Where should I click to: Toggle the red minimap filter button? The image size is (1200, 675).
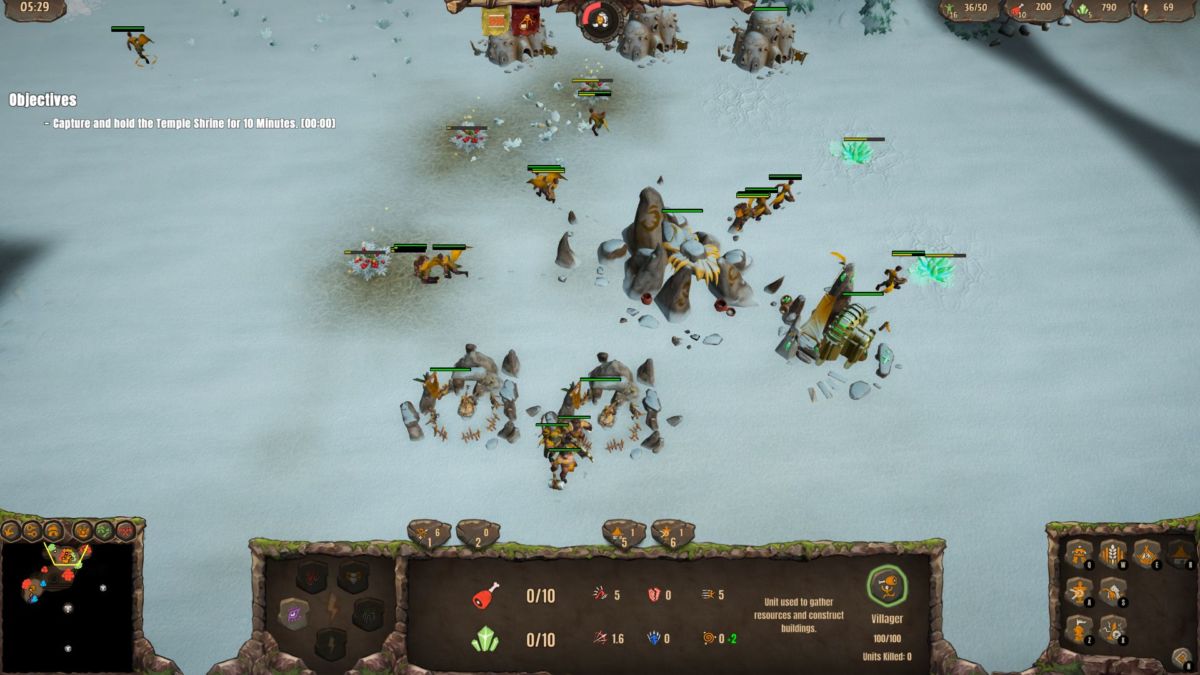pos(125,530)
